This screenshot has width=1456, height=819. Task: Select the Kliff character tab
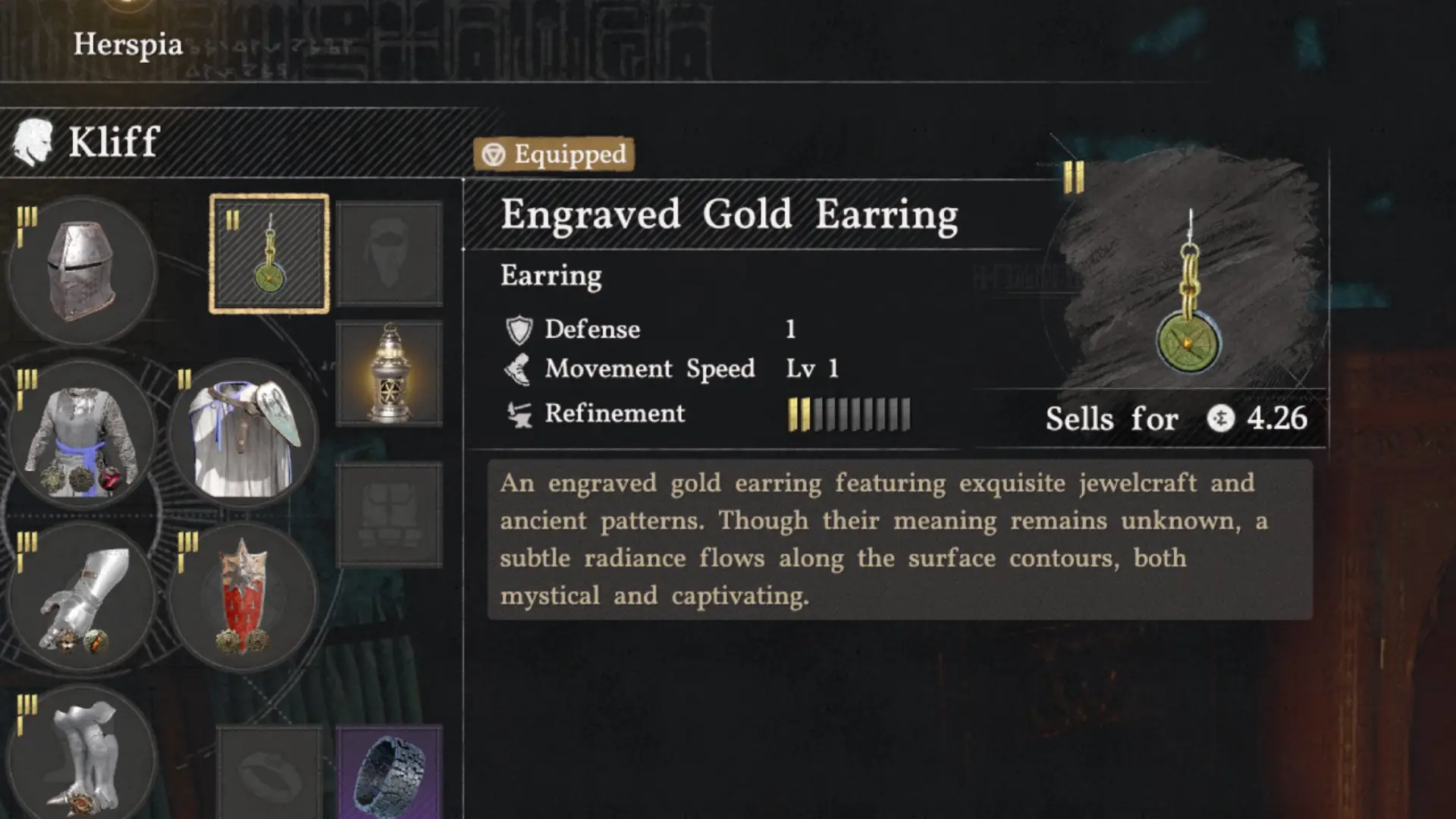[x=112, y=140]
